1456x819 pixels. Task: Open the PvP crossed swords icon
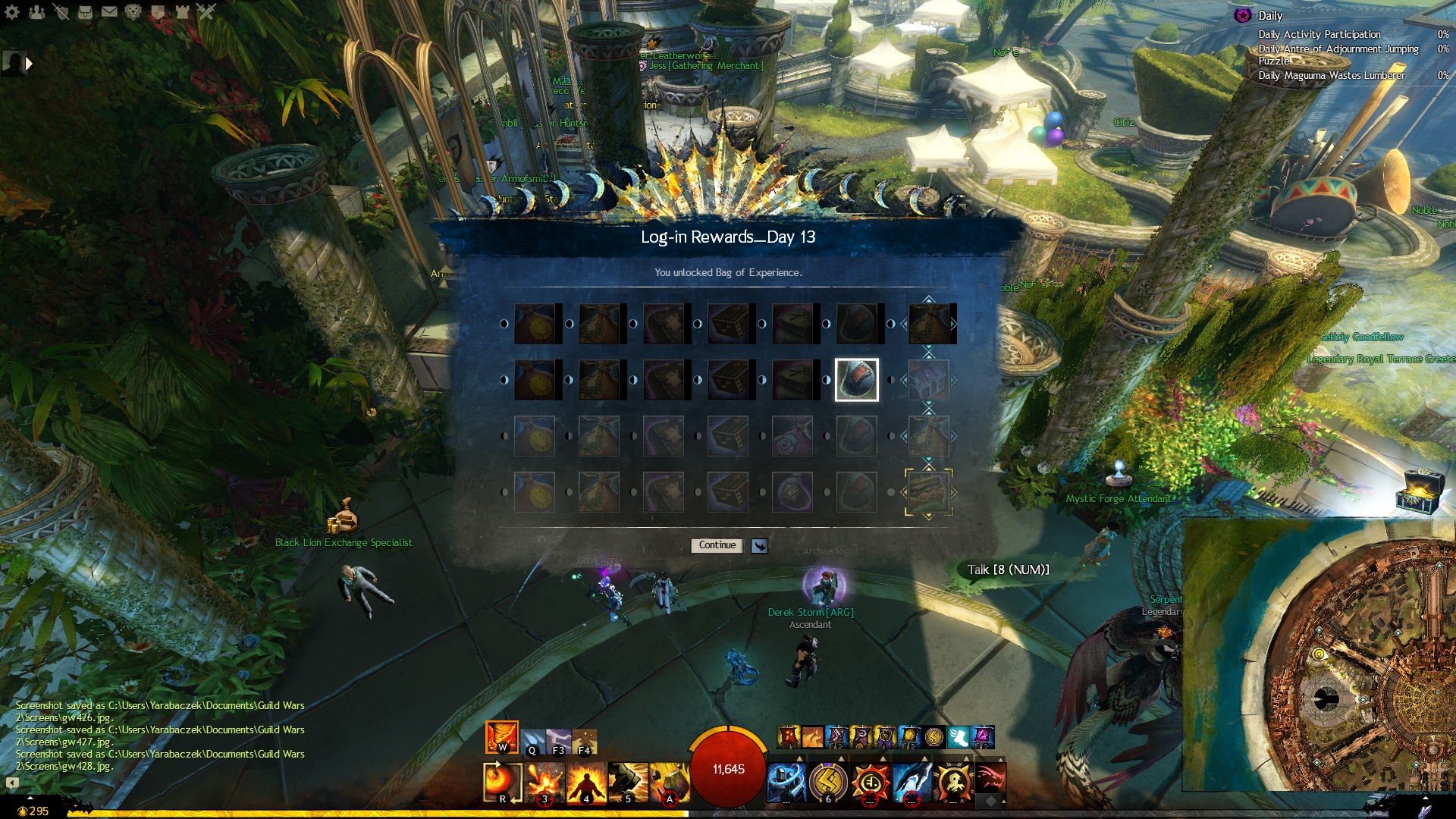pos(206,11)
